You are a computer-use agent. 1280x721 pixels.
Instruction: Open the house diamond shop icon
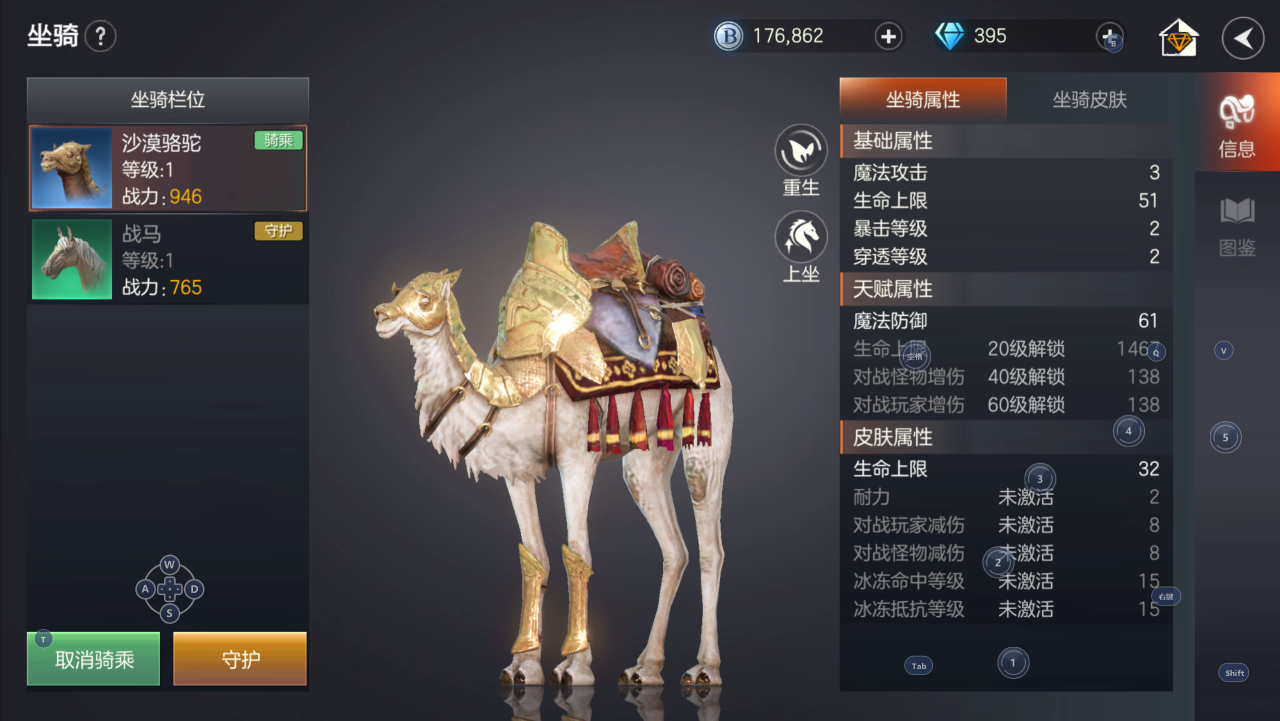1179,38
